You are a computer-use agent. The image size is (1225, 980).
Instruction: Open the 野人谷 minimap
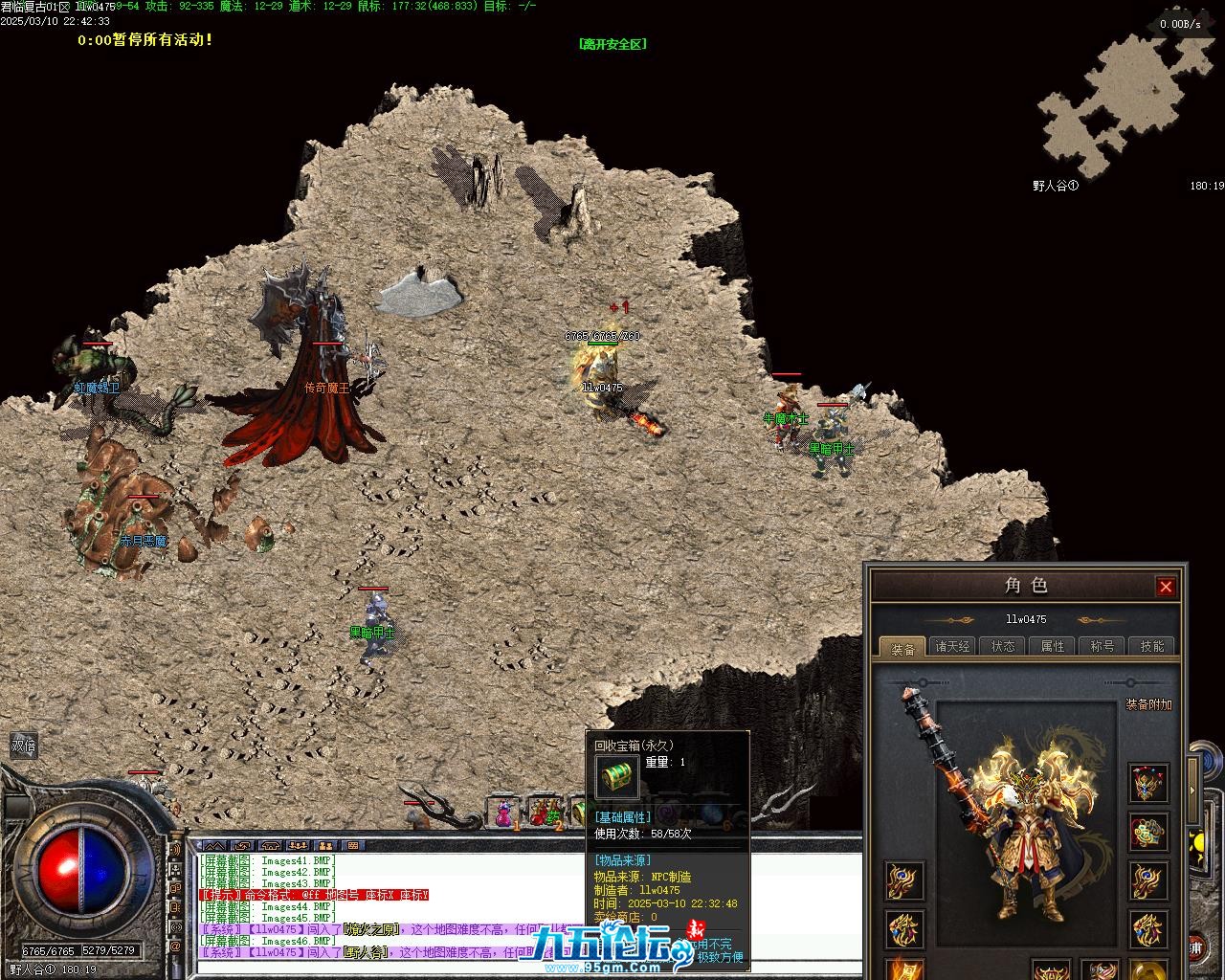[1120, 103]
